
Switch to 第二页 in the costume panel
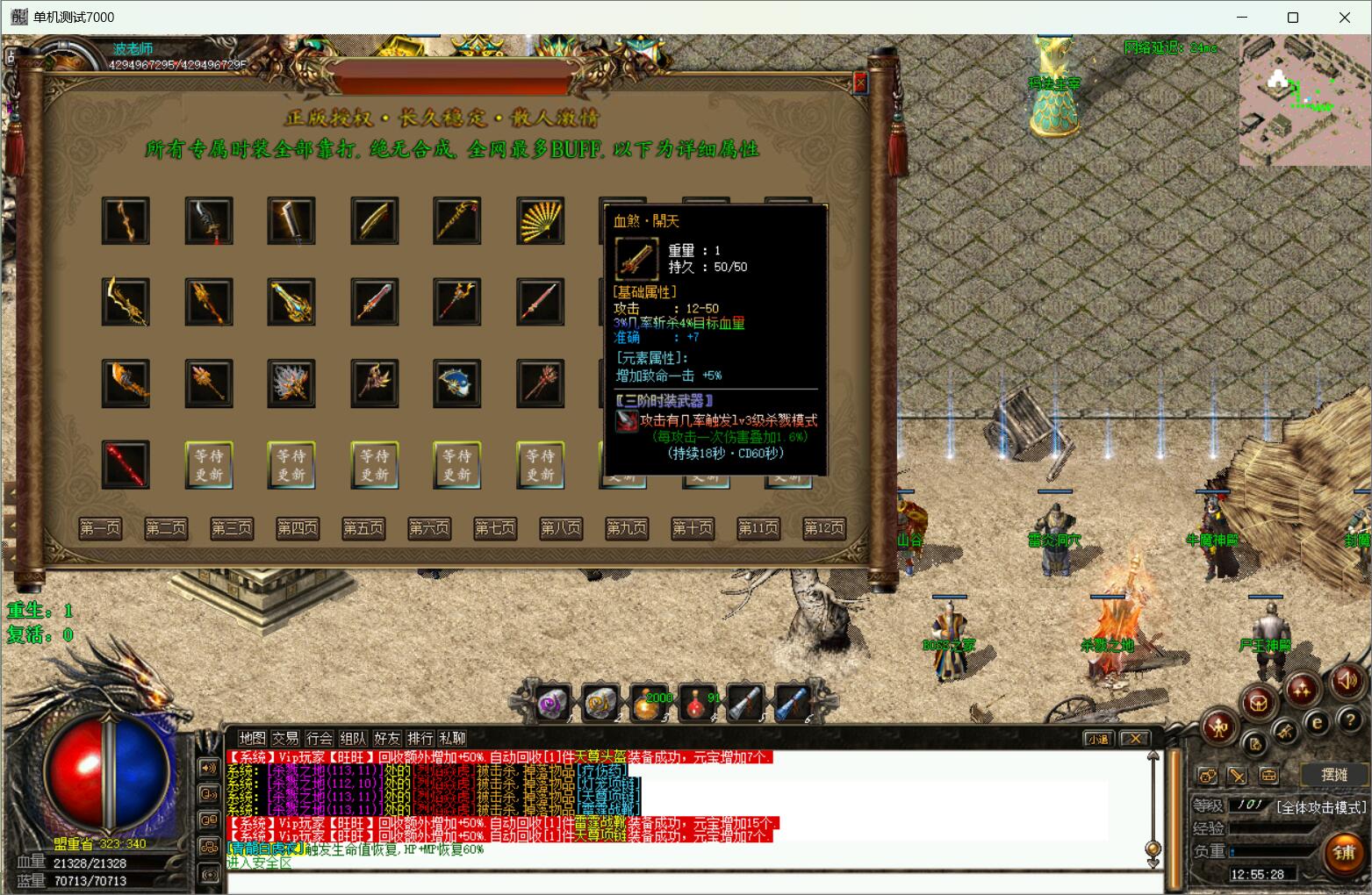point(166,527)
